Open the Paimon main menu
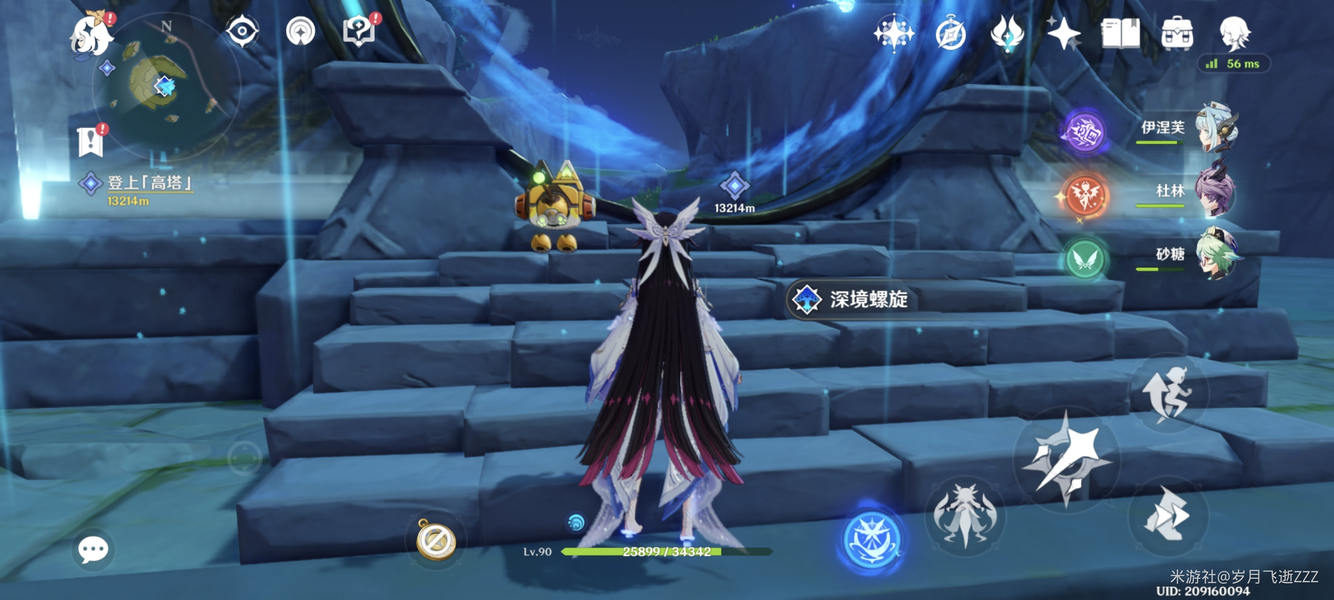This screenshot has width=1334, height=600. coord(91,35)
